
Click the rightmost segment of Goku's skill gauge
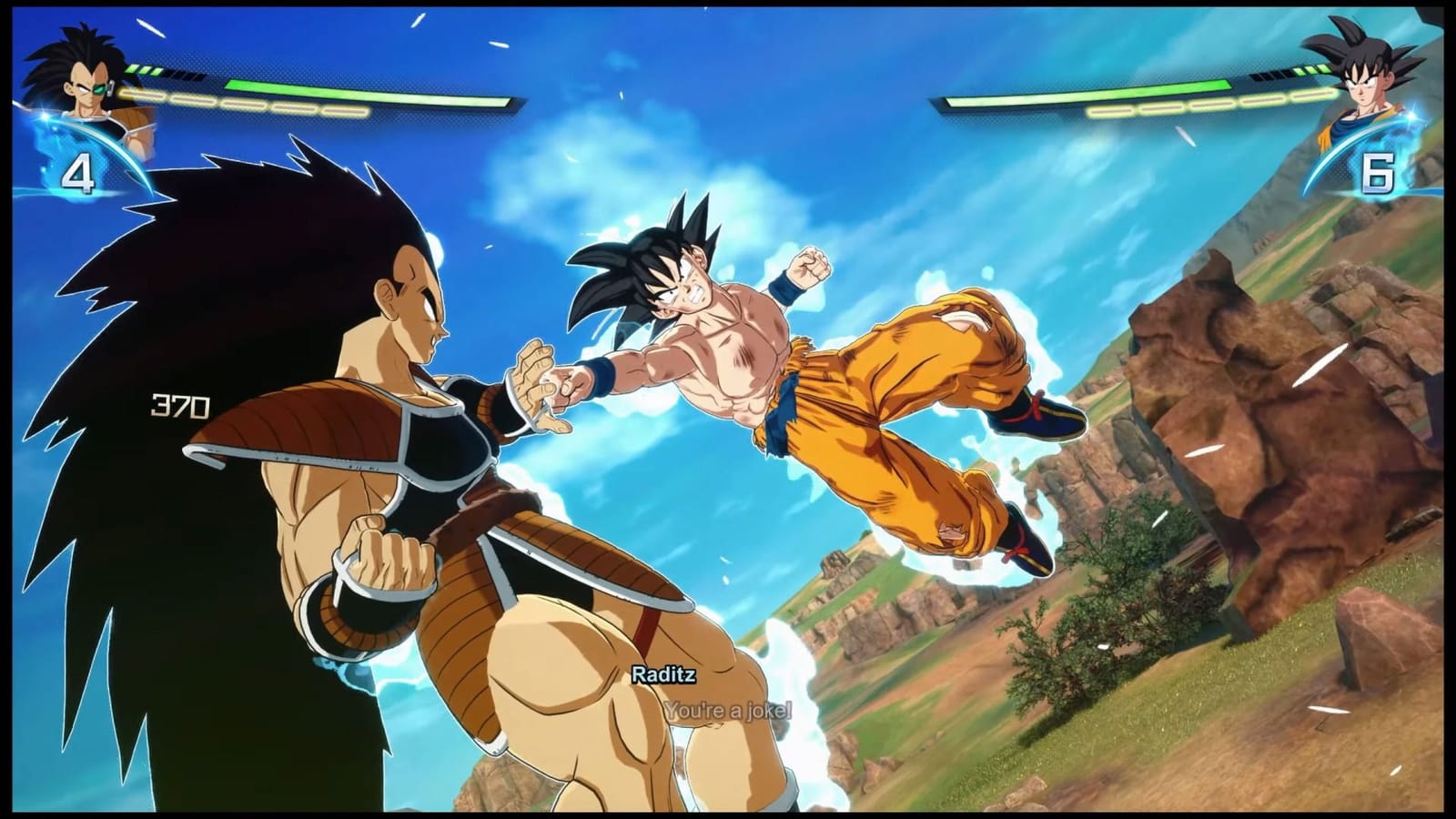tap(1313, 93)
